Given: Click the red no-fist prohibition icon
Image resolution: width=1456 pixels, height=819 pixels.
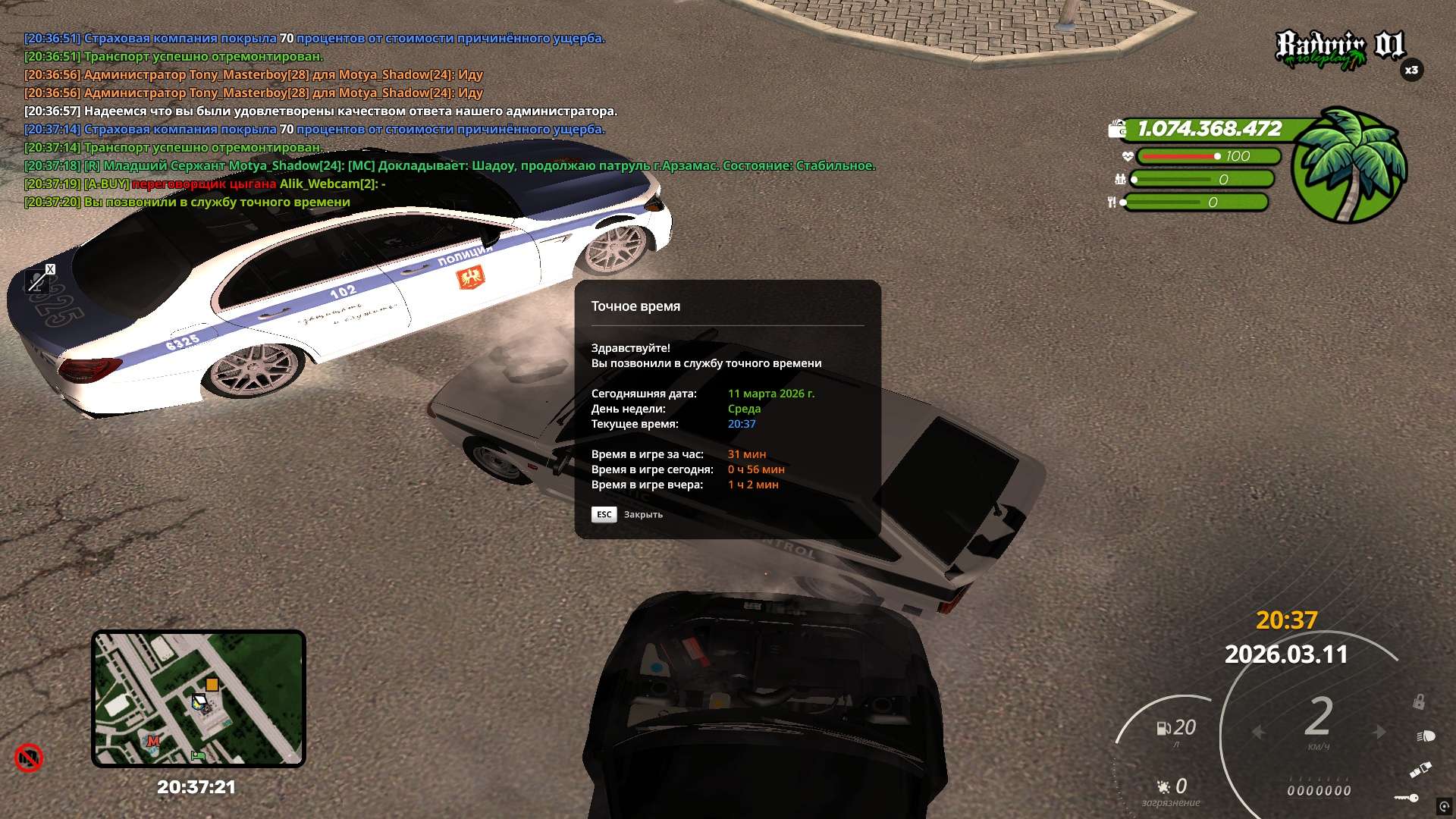Looking at the screenshot, I should pyautogui.click(x=29, y=758).
